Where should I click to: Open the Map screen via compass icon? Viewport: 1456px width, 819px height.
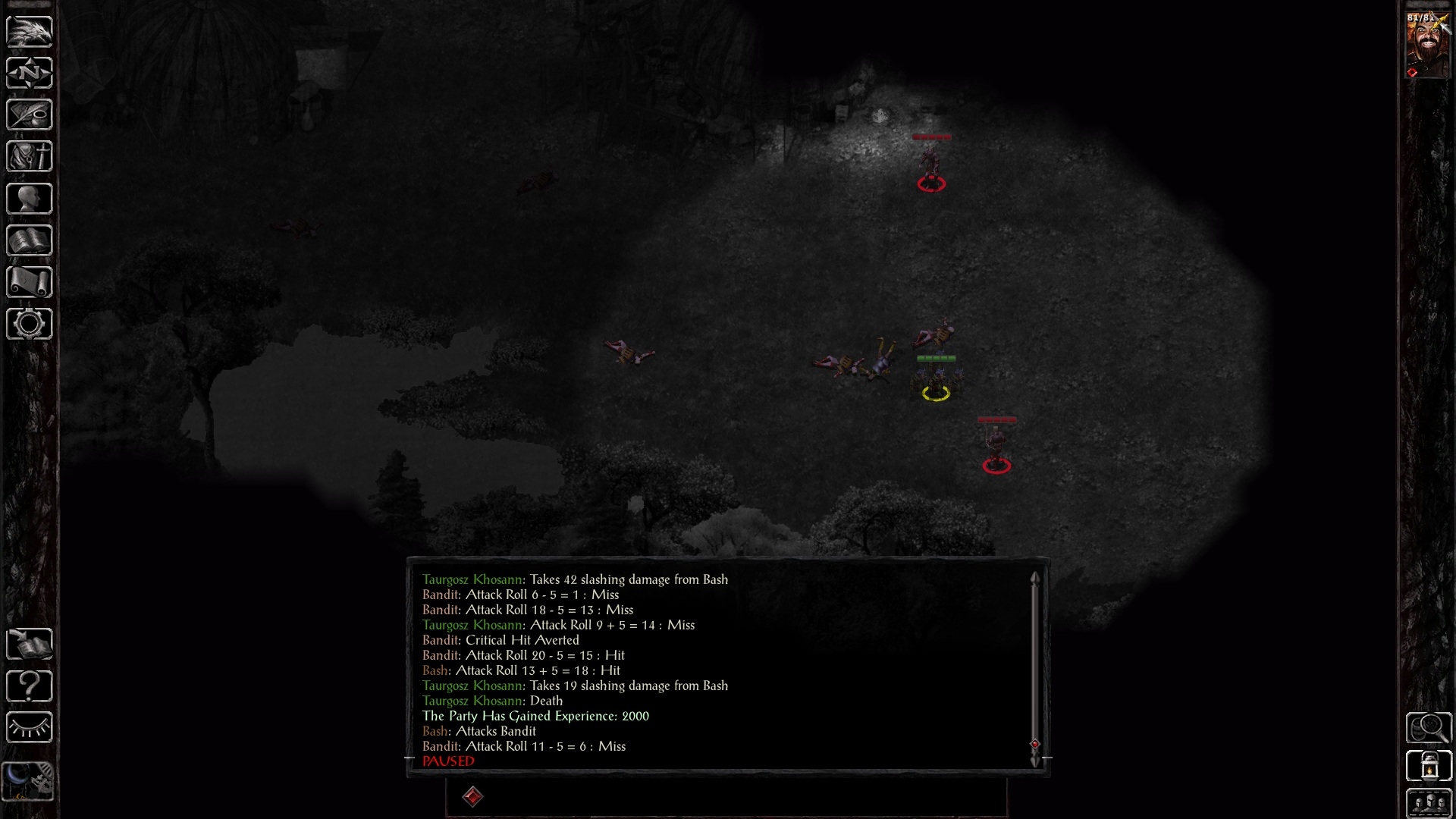coord(29,73)
